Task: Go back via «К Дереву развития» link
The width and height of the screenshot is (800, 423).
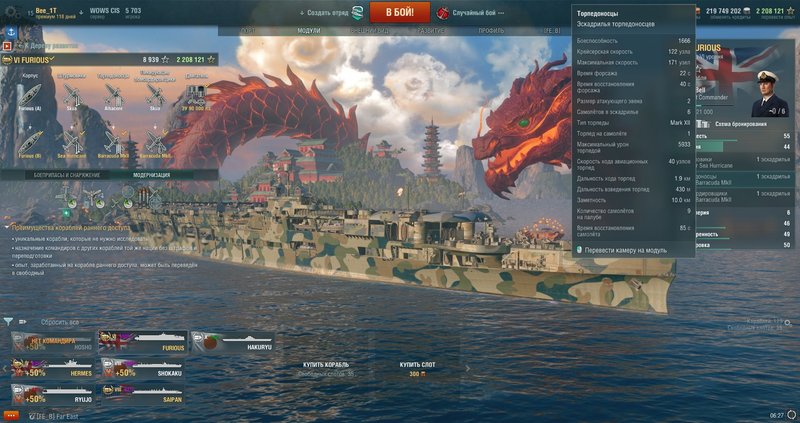Action: click(44, 45)
